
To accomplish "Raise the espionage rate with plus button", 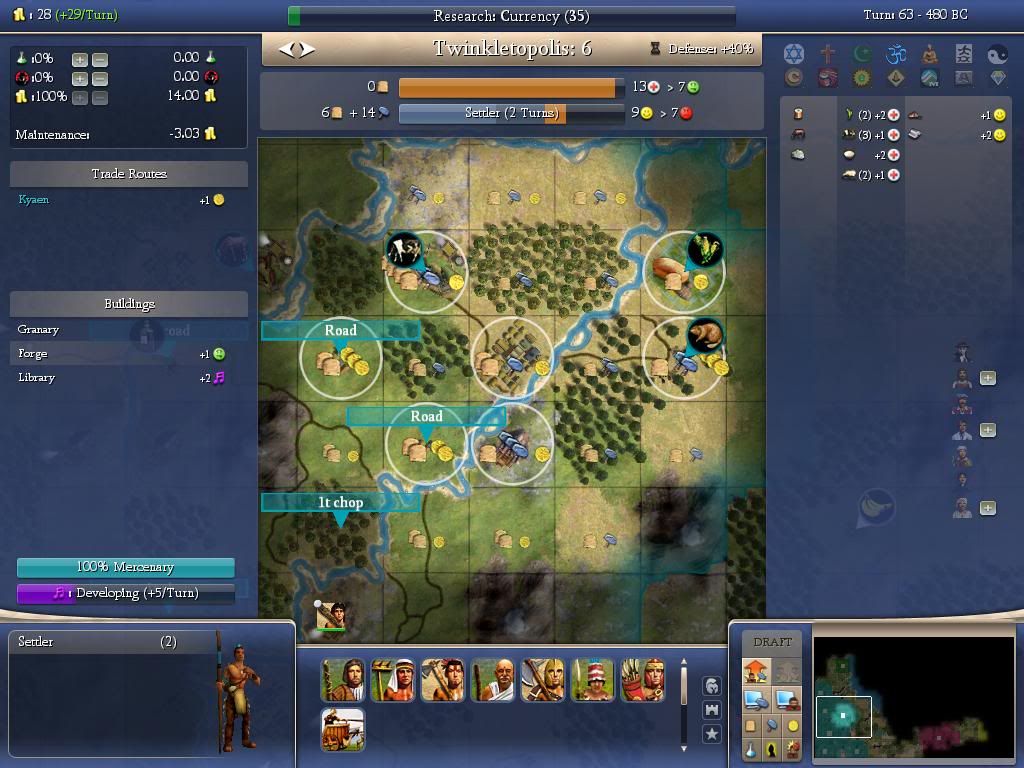I will (x=80, y=78).
